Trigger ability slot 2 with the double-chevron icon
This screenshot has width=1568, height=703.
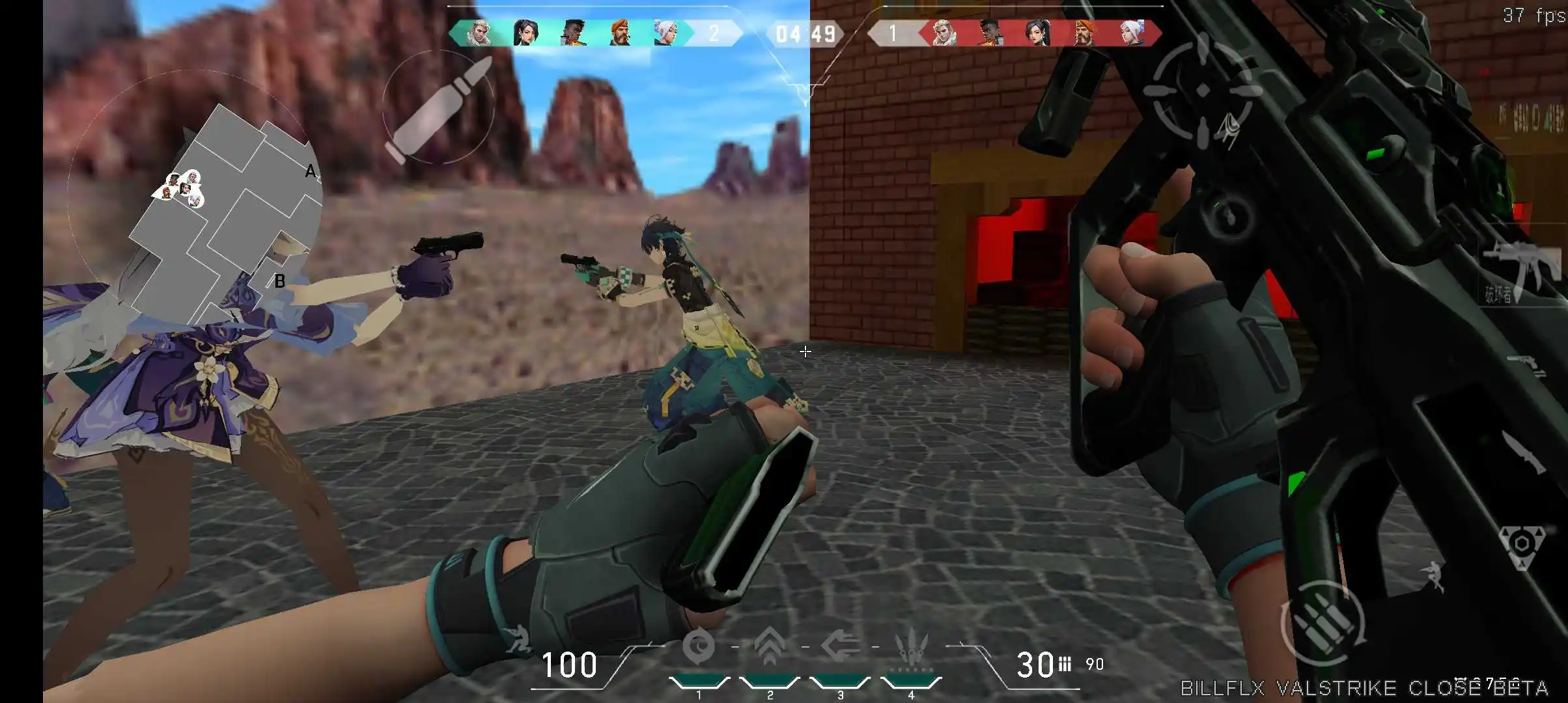768,644
